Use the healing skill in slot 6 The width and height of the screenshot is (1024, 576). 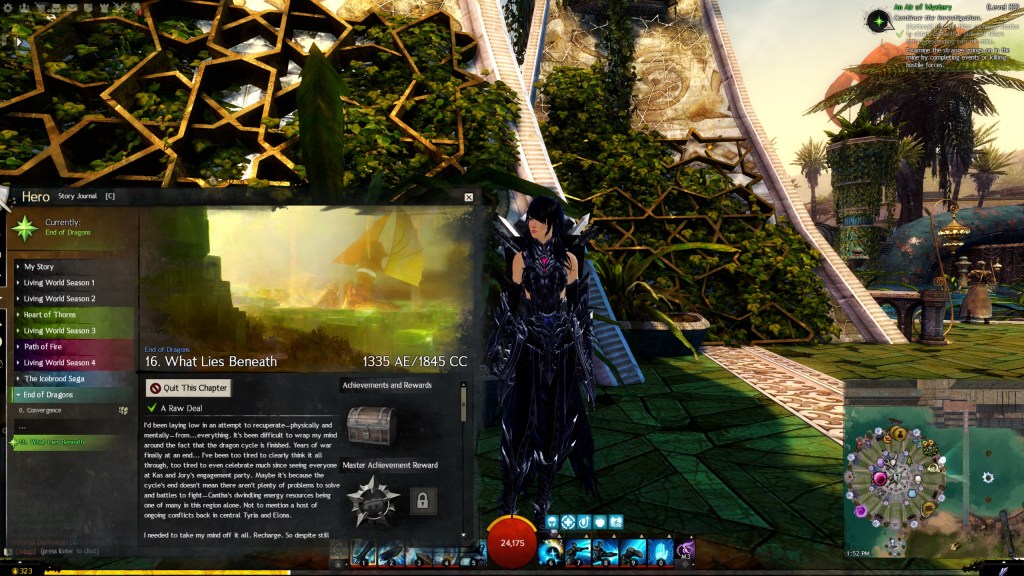coord(550,551)
